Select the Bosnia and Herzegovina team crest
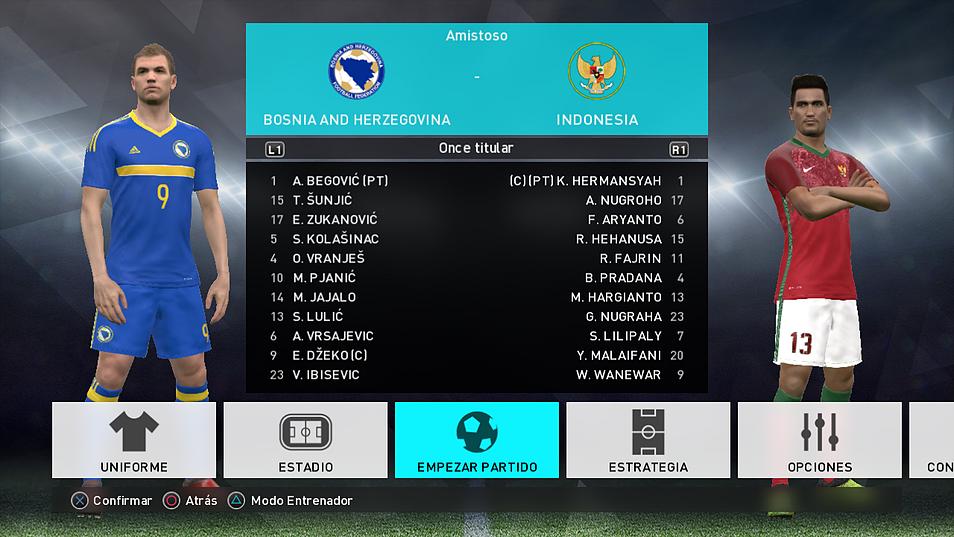954x537 pixels. point(357,70)
